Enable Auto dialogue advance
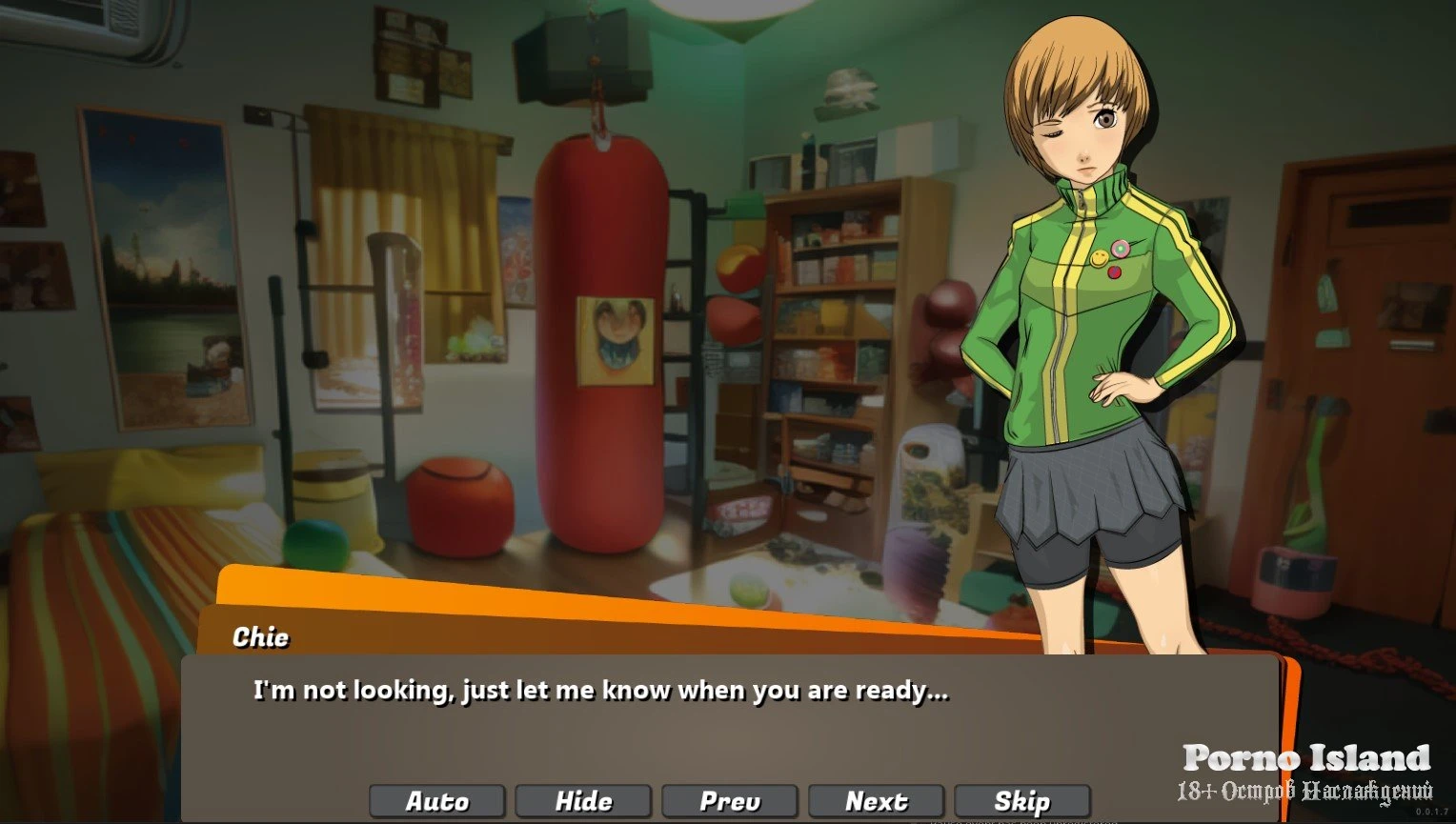1456x824 pixels. pos(438,801)
